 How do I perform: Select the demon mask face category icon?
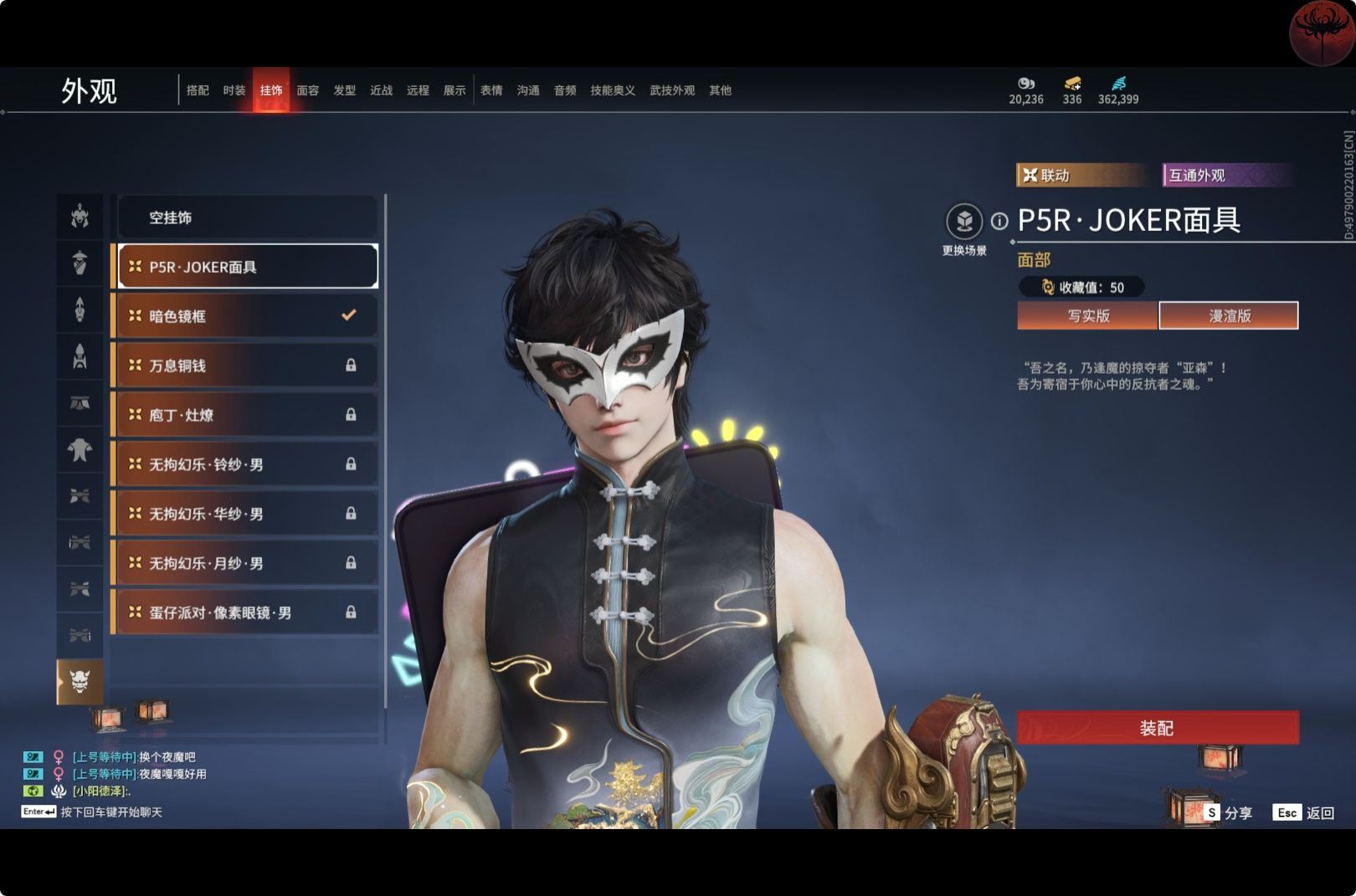[80, 681]
